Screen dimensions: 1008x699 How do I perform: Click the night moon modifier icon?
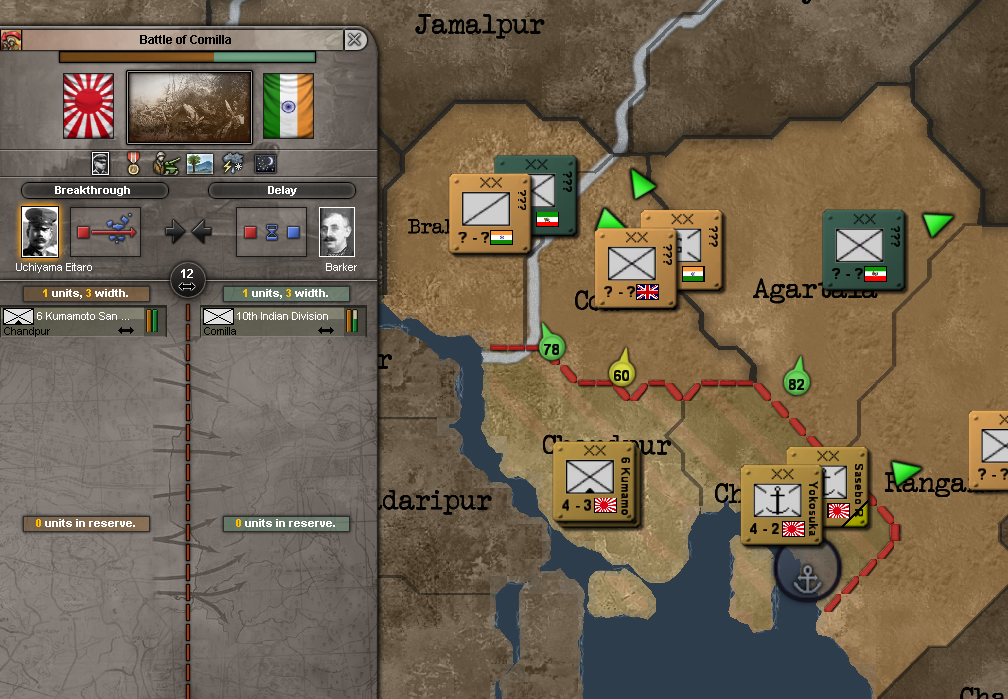265,163
